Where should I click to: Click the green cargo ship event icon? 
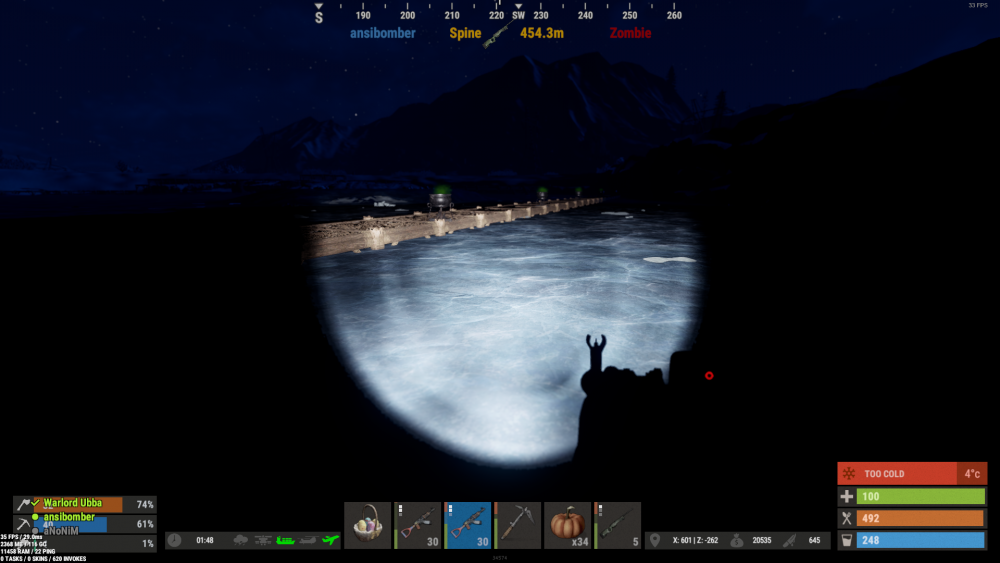286,540
